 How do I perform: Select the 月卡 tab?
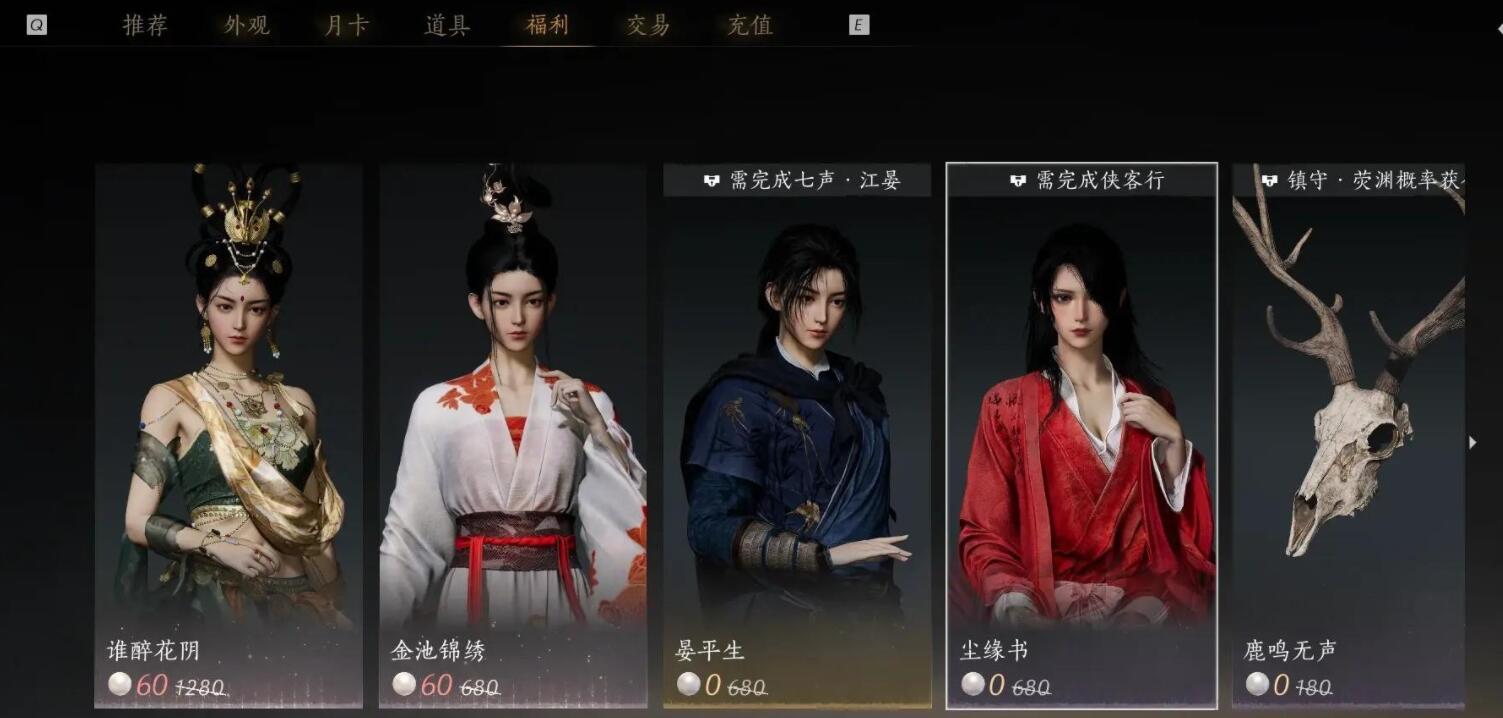(347, 25)
